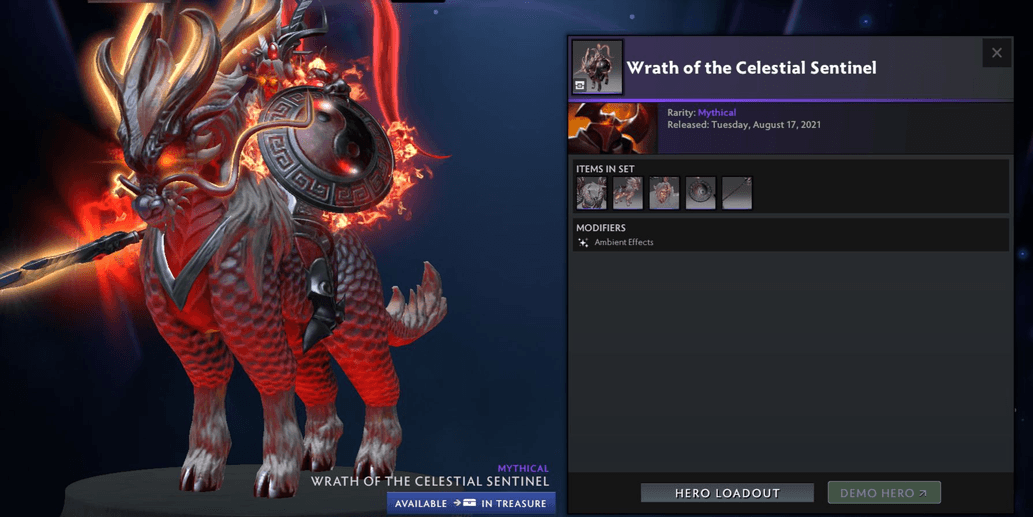1033x517 pixels.
Task: Select the middle item thumbnail in the set
Action: coord(664,193)
